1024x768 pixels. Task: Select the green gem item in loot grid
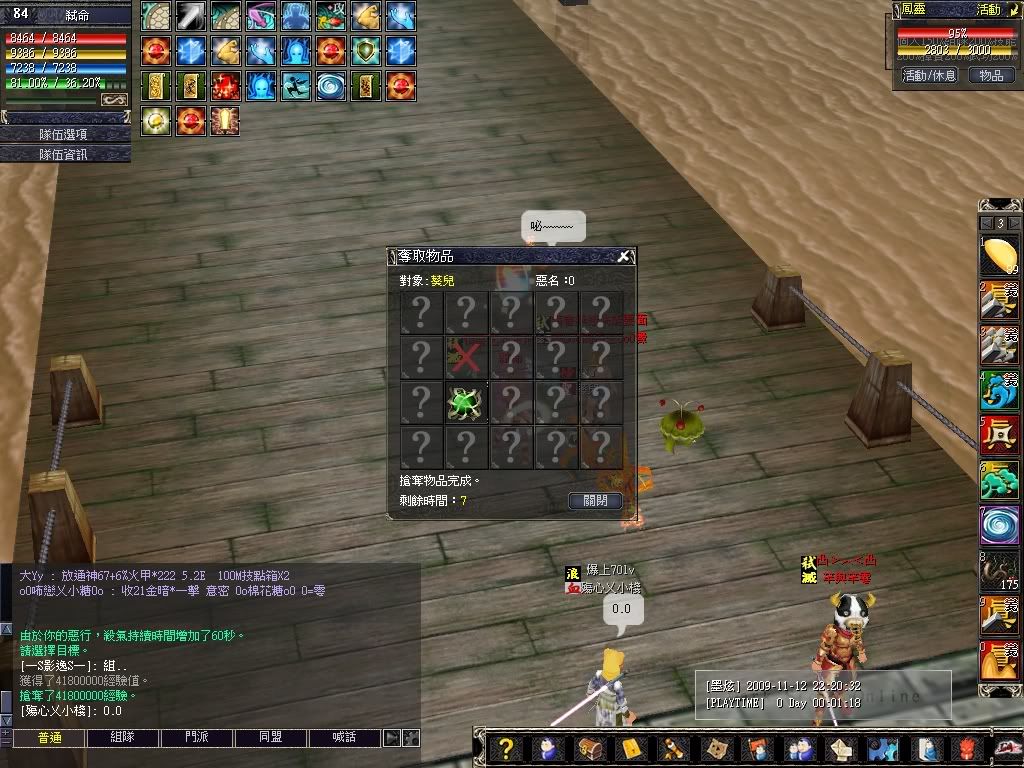click(466, 402)
